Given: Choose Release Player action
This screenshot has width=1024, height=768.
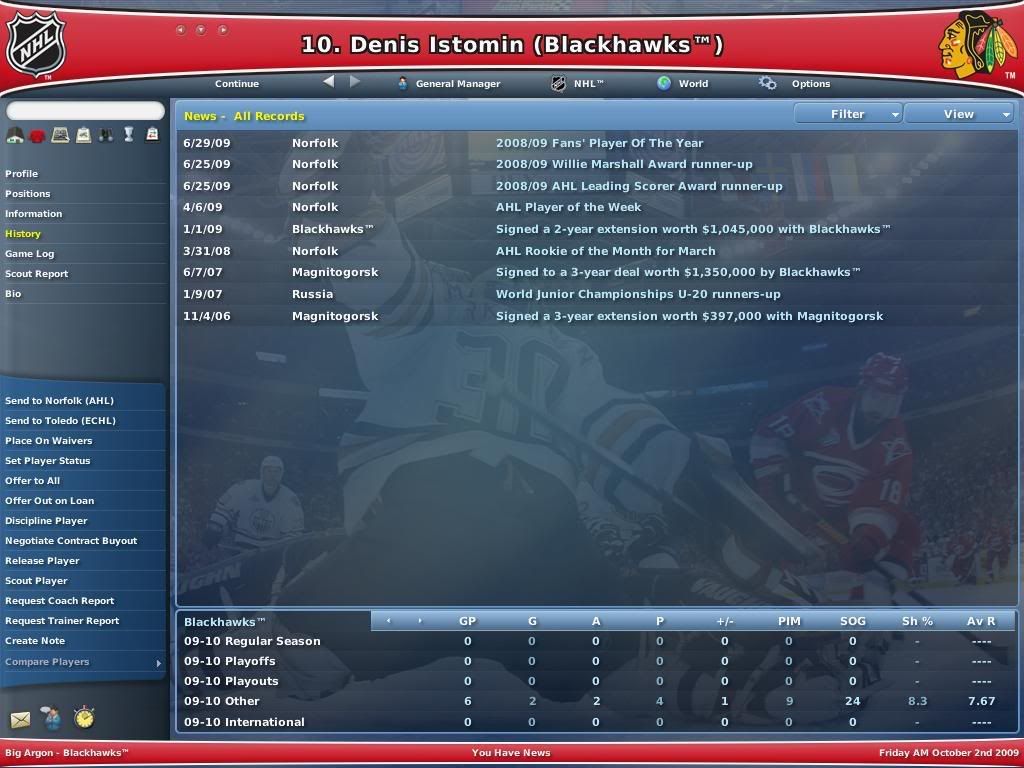Looking at the screenshot, I should point(42,561).
